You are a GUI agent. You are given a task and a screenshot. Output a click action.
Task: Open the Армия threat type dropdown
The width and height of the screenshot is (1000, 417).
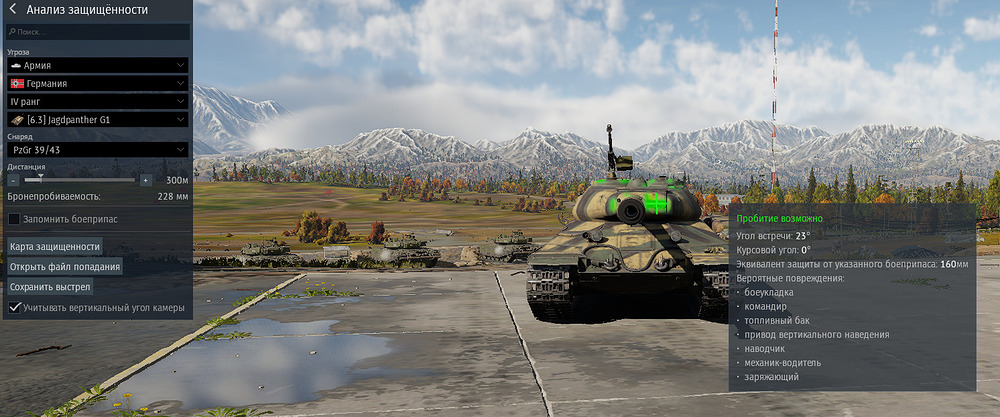[98, 65]
